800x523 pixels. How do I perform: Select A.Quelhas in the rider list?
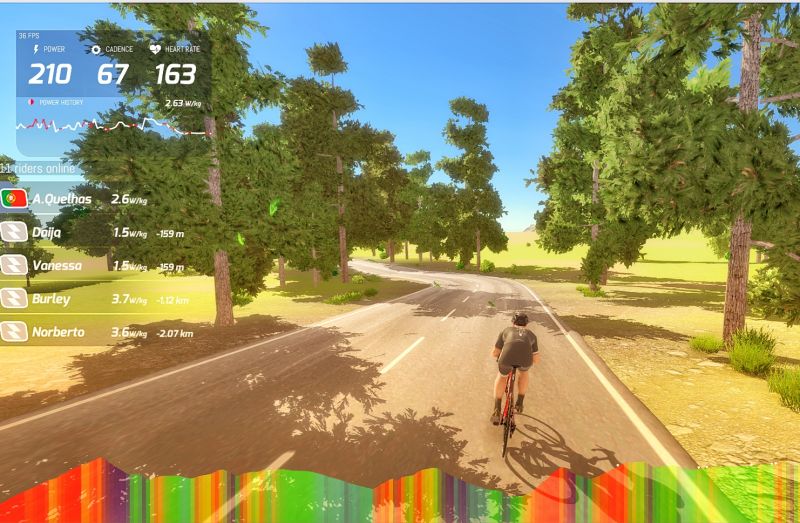coord(62,199)
